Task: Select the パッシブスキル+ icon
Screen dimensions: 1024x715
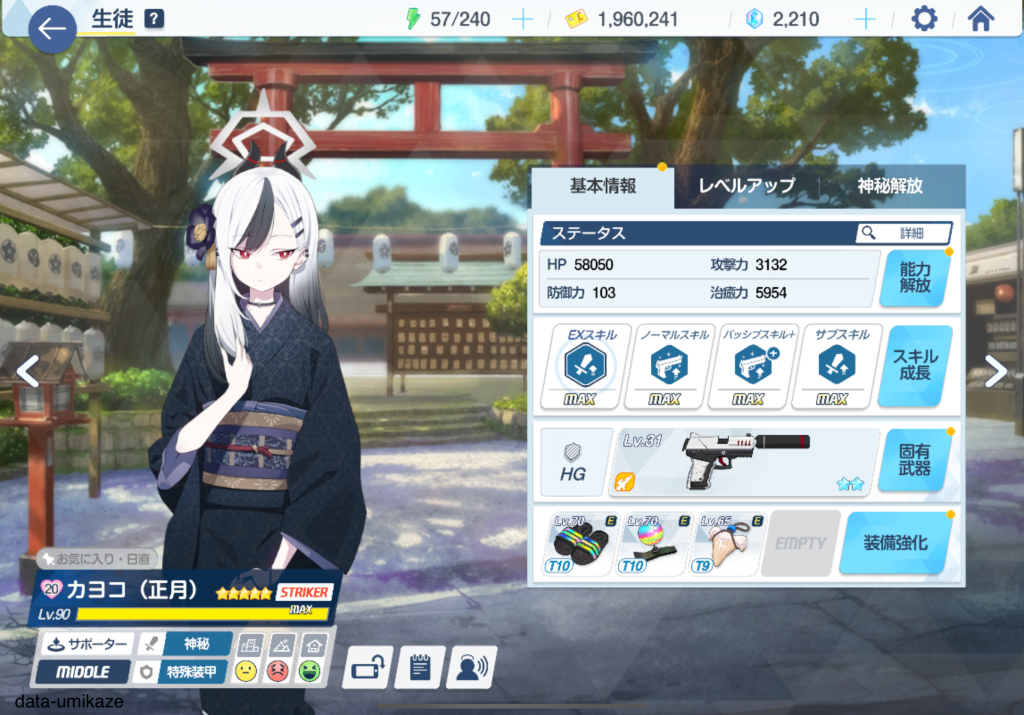Action: pyautogui.click(x=747, y=367)
